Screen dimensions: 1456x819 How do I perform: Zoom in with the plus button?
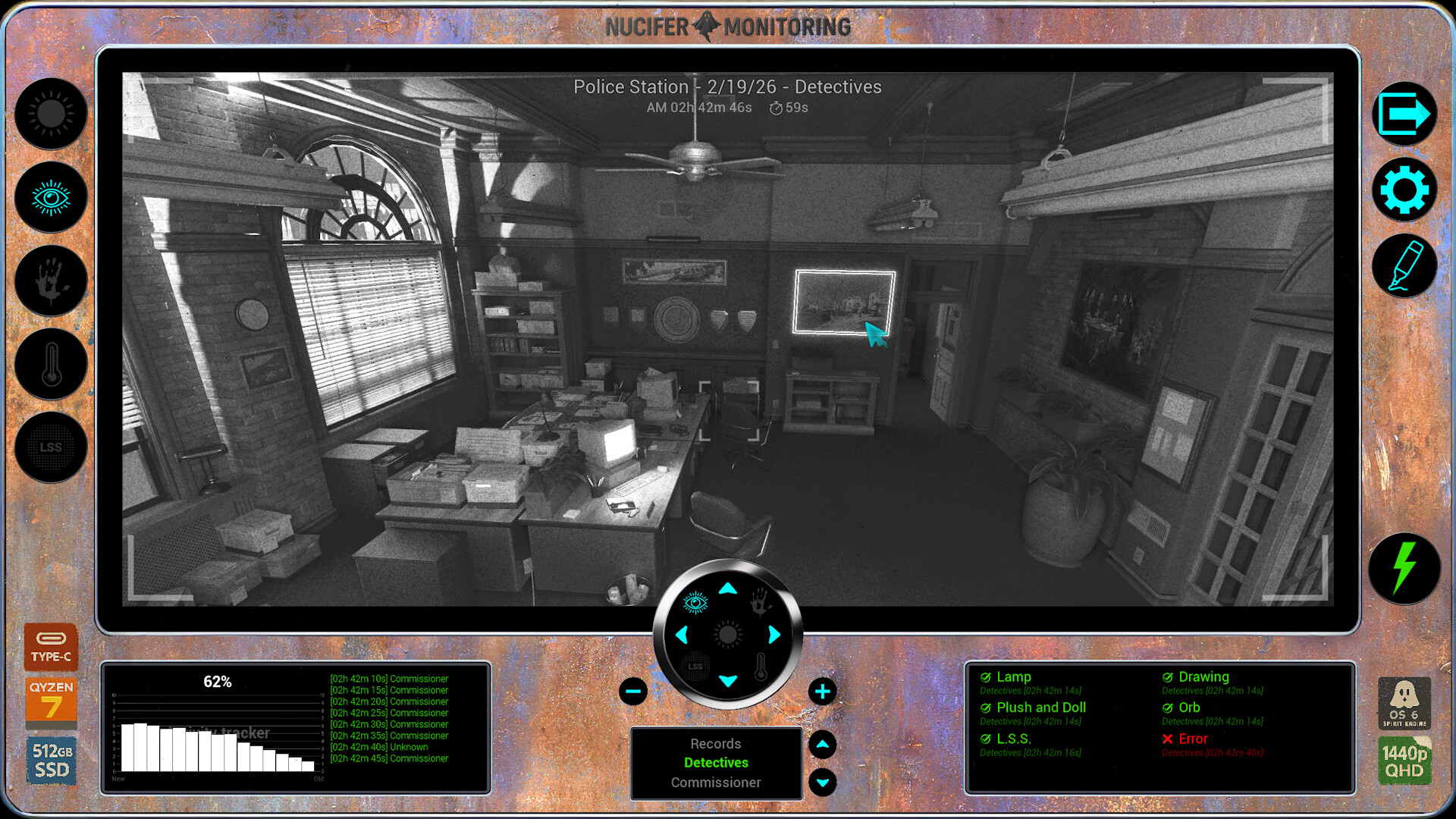pyautogui.click(x=823, y=692)
